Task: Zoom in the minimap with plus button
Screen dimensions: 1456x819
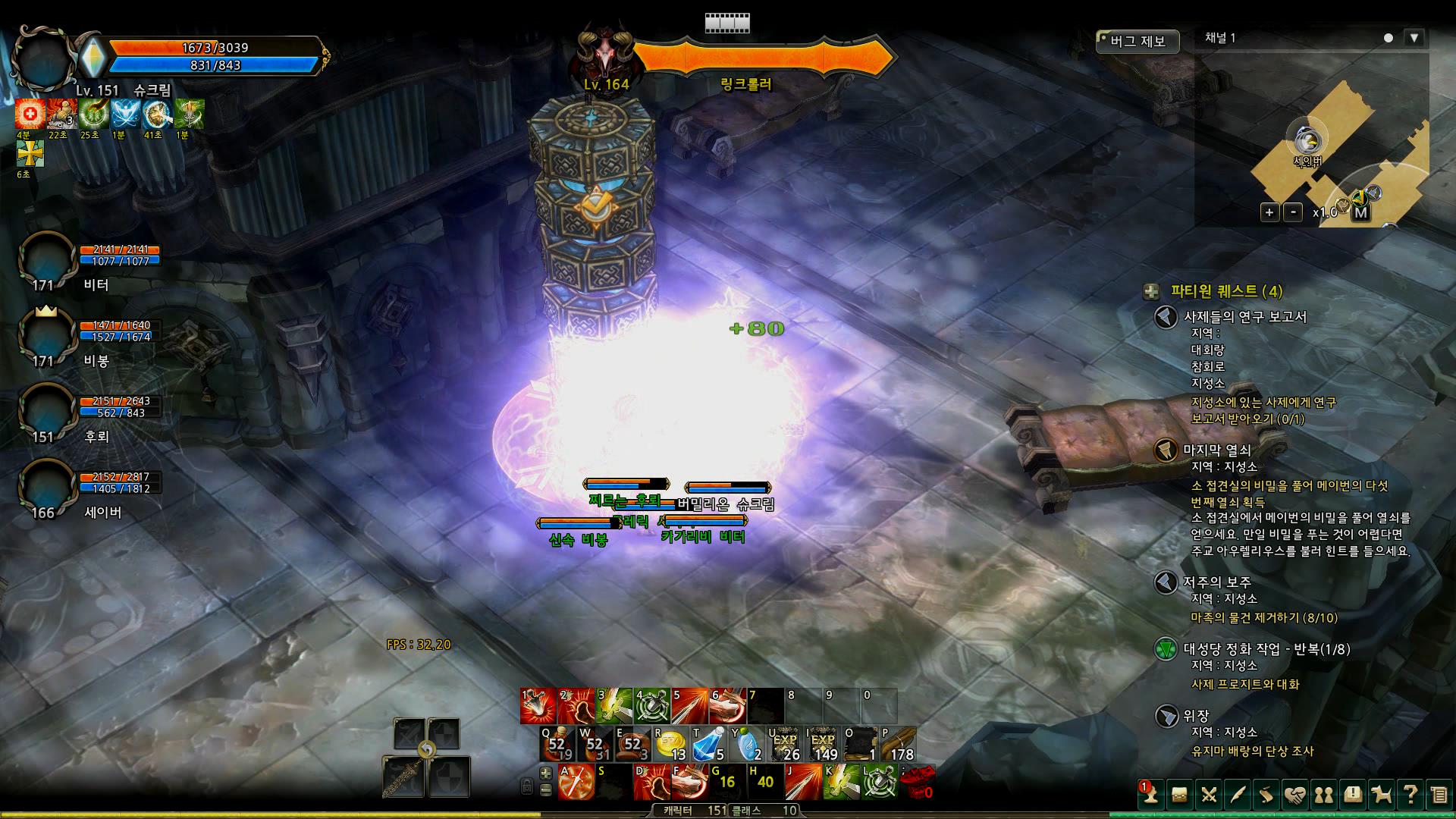Action: pos(1269,212)
